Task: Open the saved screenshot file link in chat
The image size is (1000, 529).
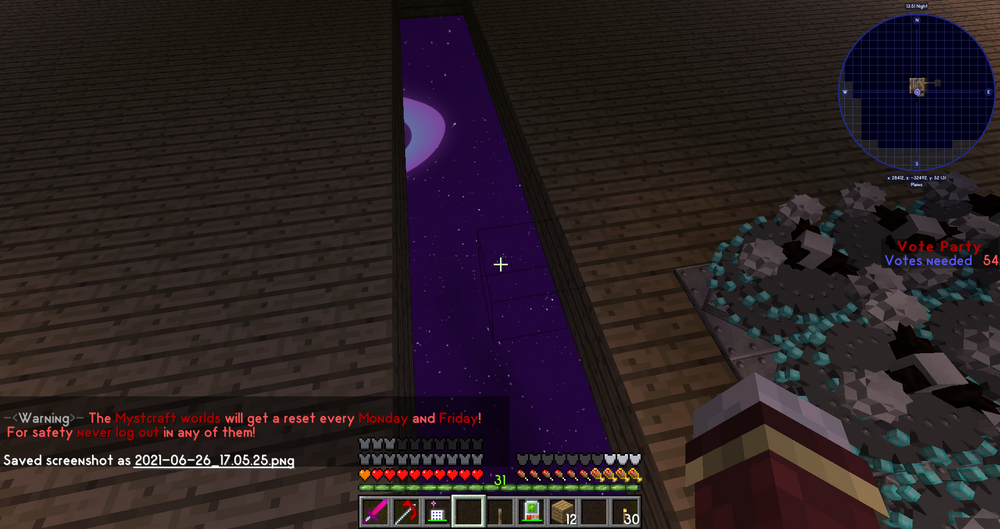Action: [213, 460]
